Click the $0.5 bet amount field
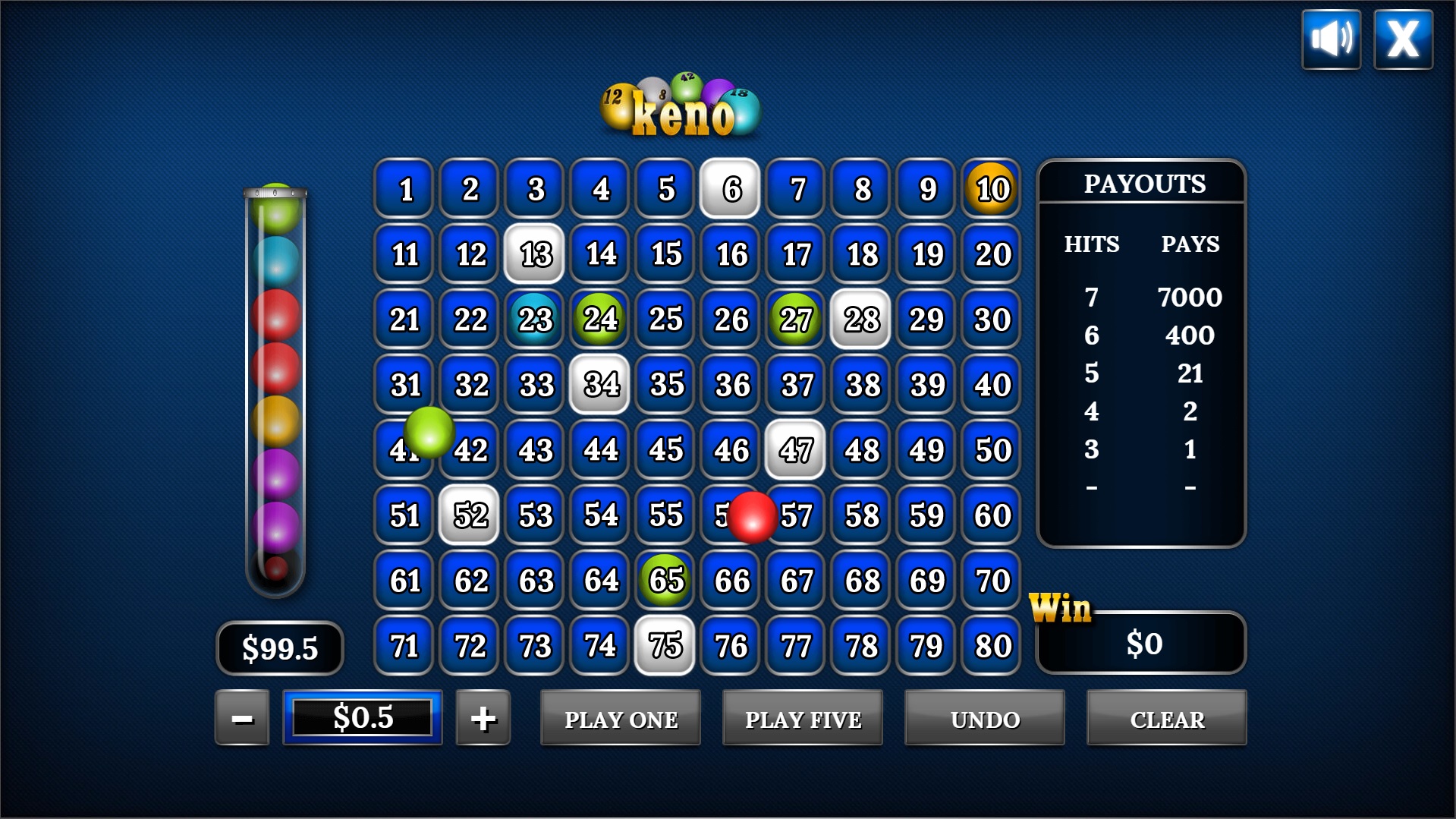1456x819 pixels. coord(362,717)
